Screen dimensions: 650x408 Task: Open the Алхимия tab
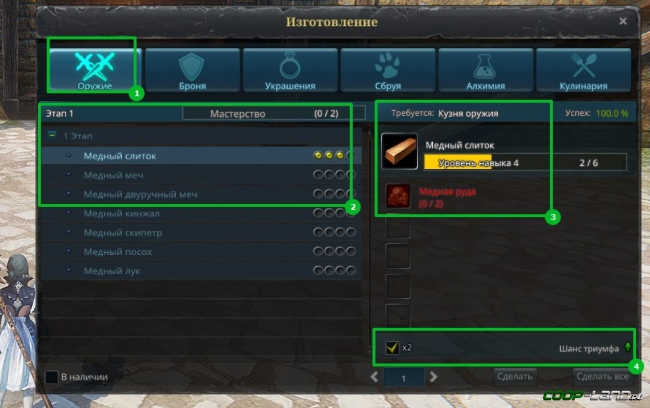pyautogui.click(x=485, y=68)
